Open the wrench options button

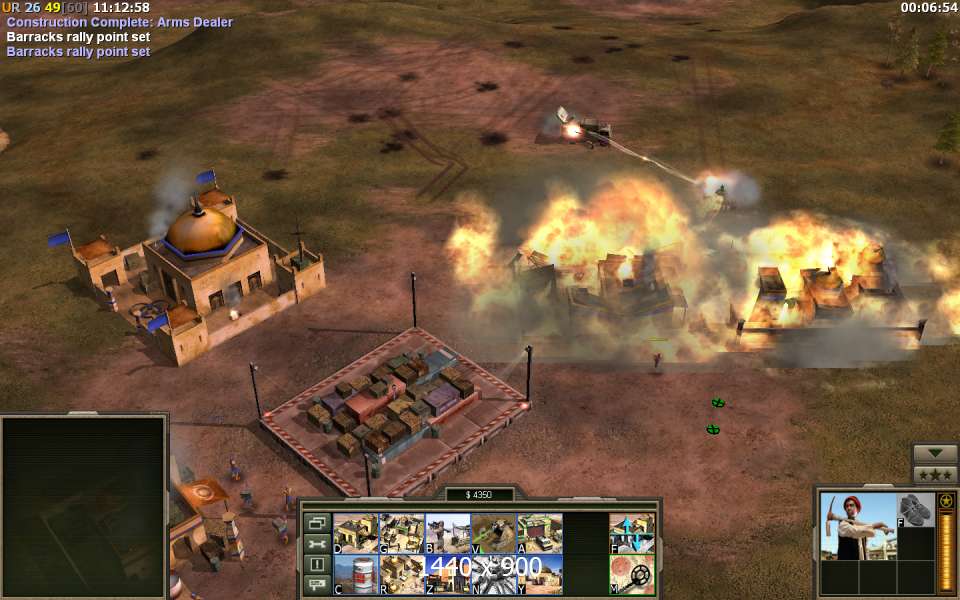click(x=317, y=544)
